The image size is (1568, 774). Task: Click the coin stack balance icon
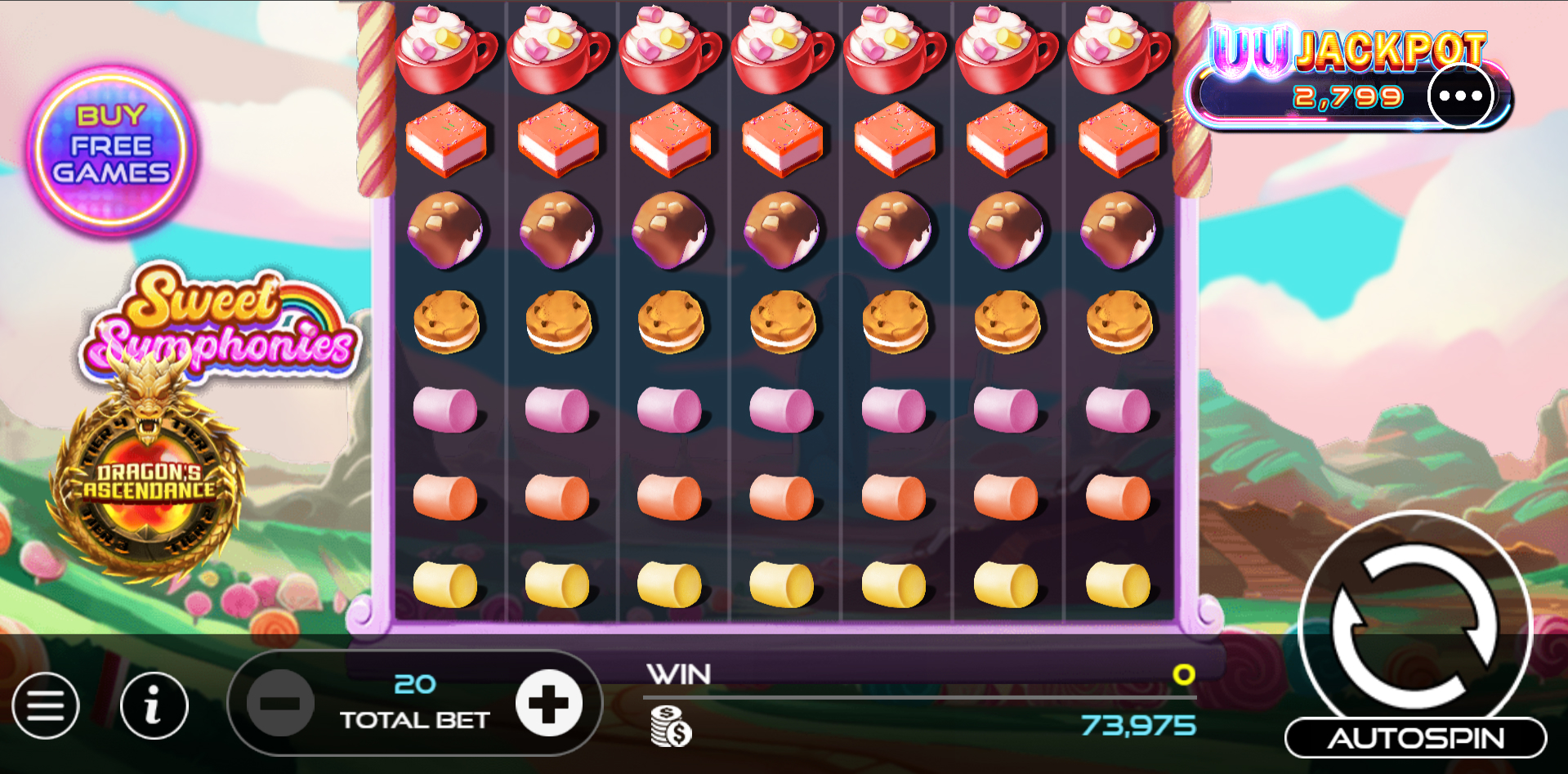(671, 726)
